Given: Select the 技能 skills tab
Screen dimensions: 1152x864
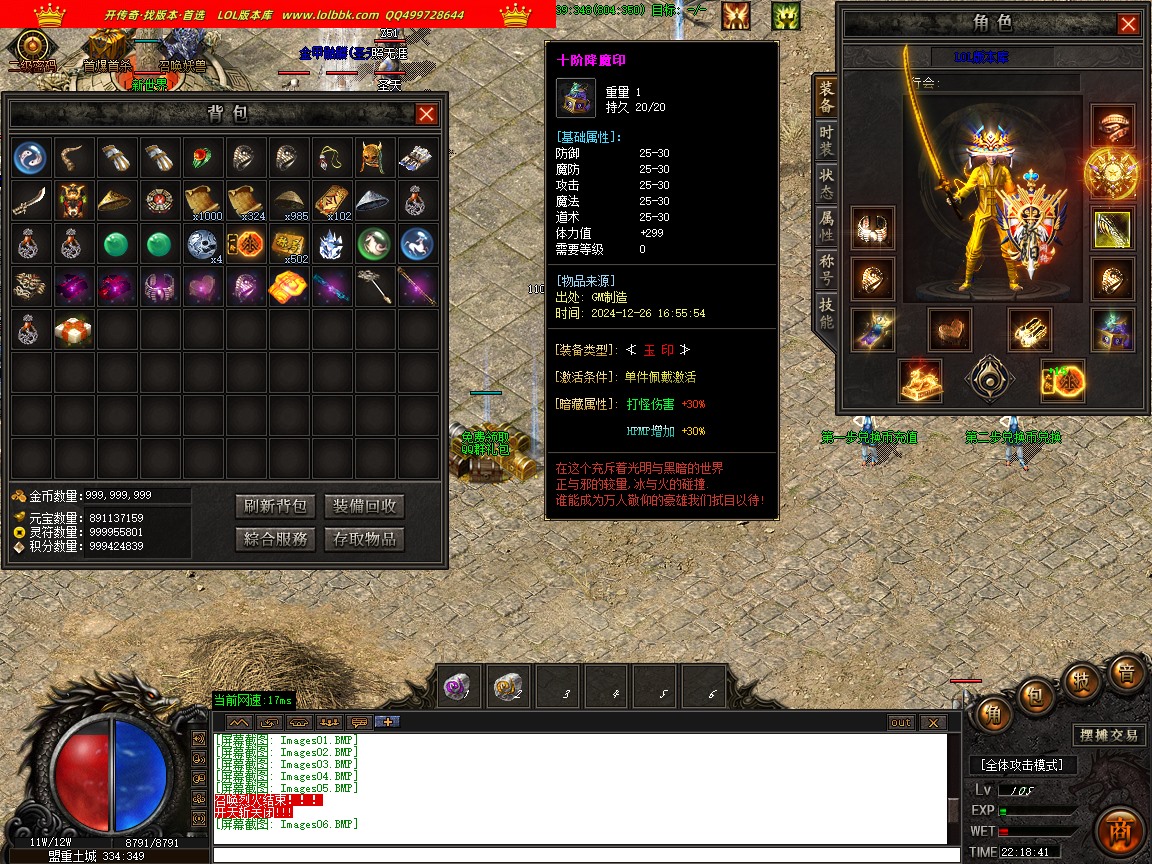Looking at the screenshot, I should click(826, 314).
